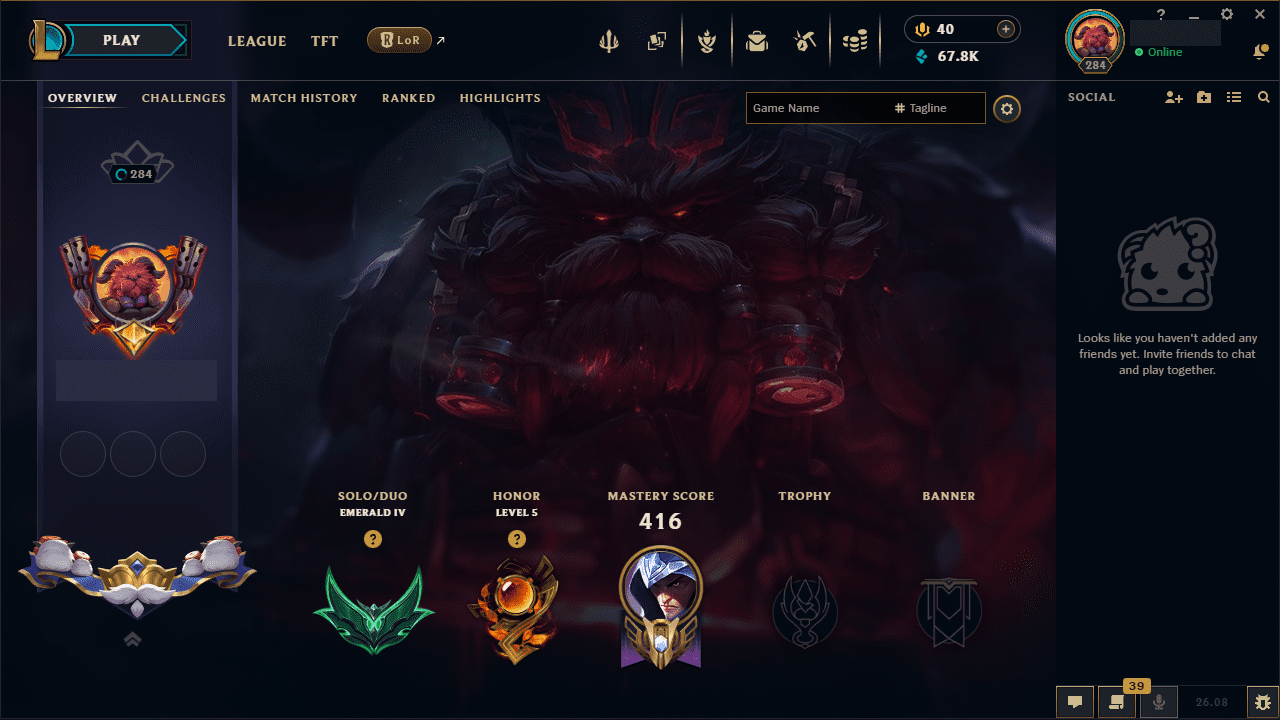Switch to the Match History tab
Screen dimensions: 1280x720
304,98
